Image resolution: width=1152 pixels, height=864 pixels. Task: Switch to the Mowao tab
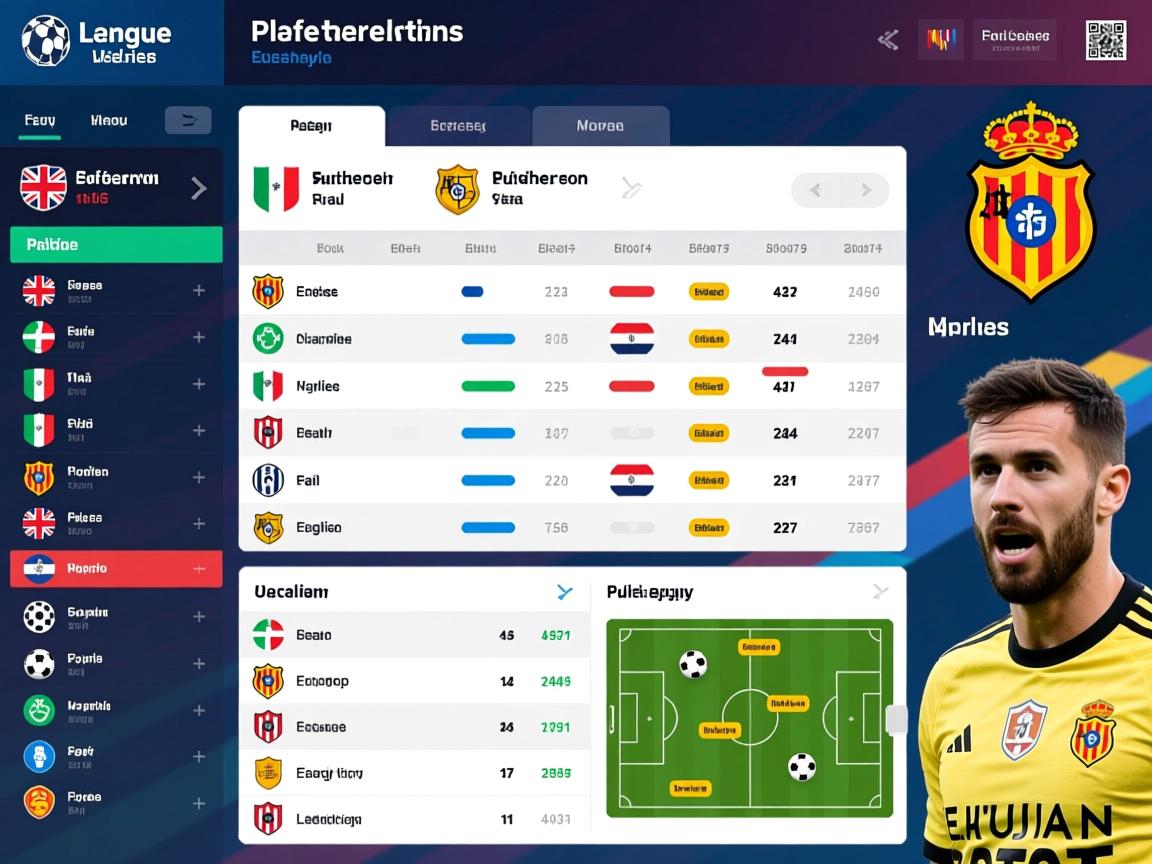pyautogui.click(x=600, y=126)
